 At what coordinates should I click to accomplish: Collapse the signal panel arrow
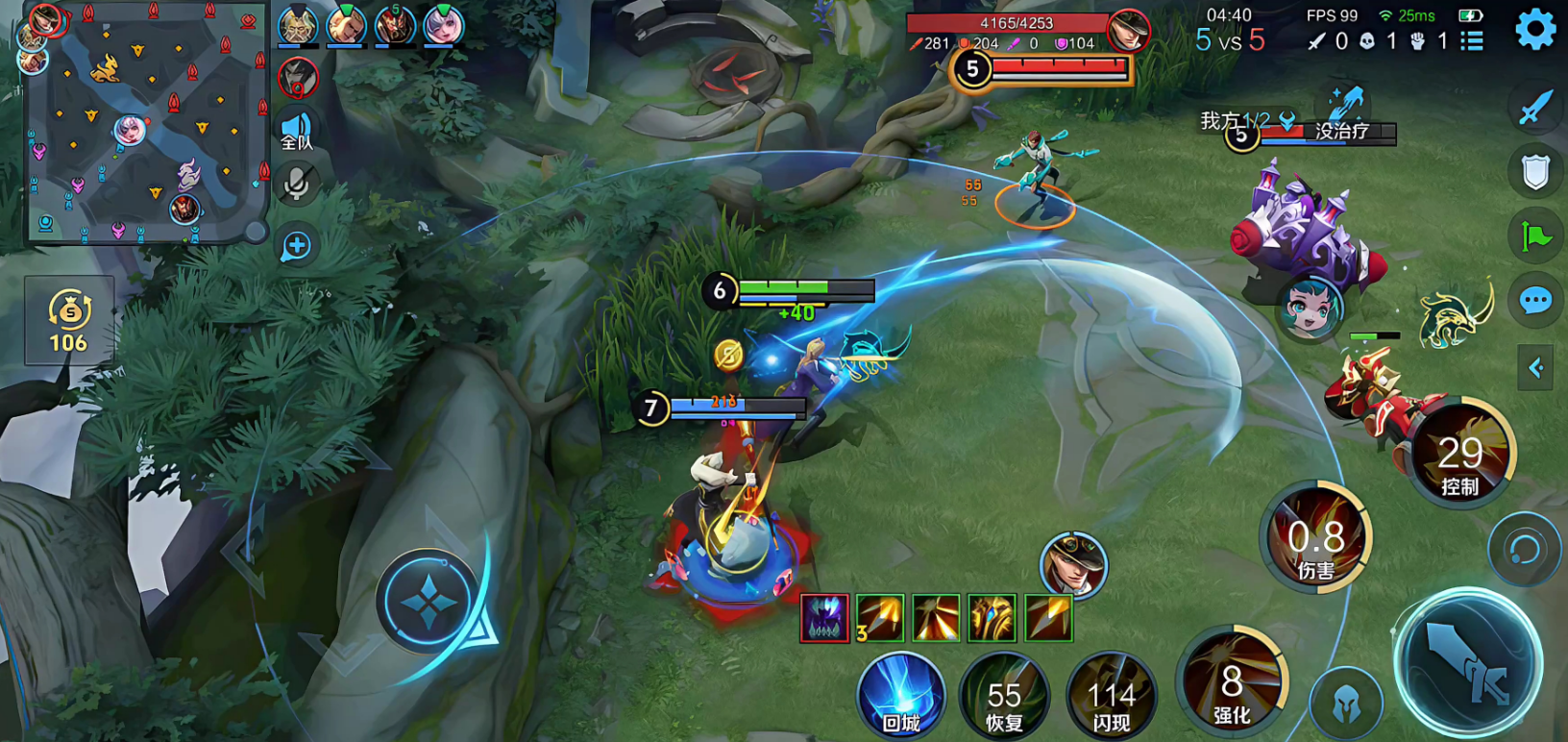(x=1535, y=367)
